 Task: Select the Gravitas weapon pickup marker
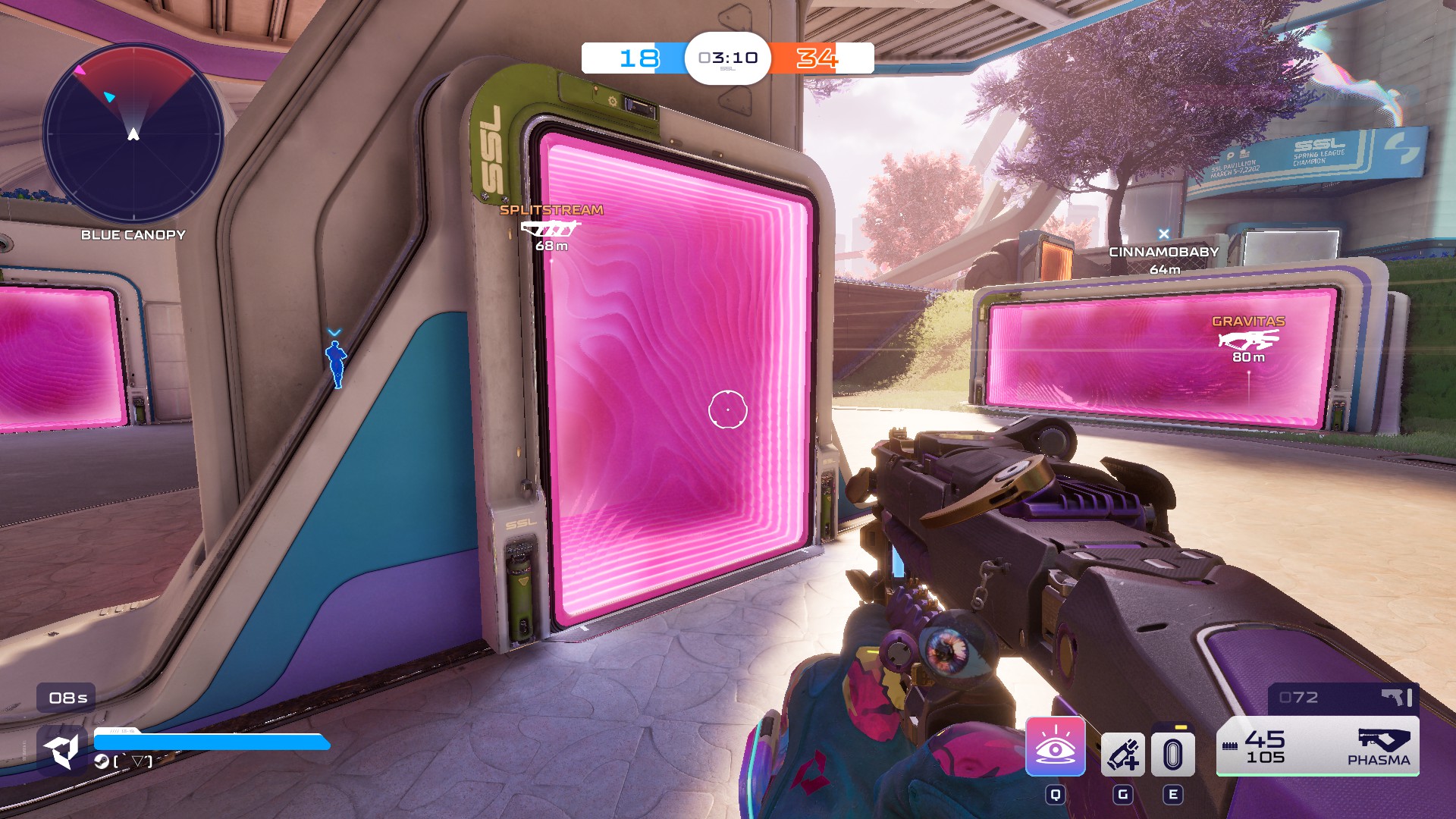1248,339
